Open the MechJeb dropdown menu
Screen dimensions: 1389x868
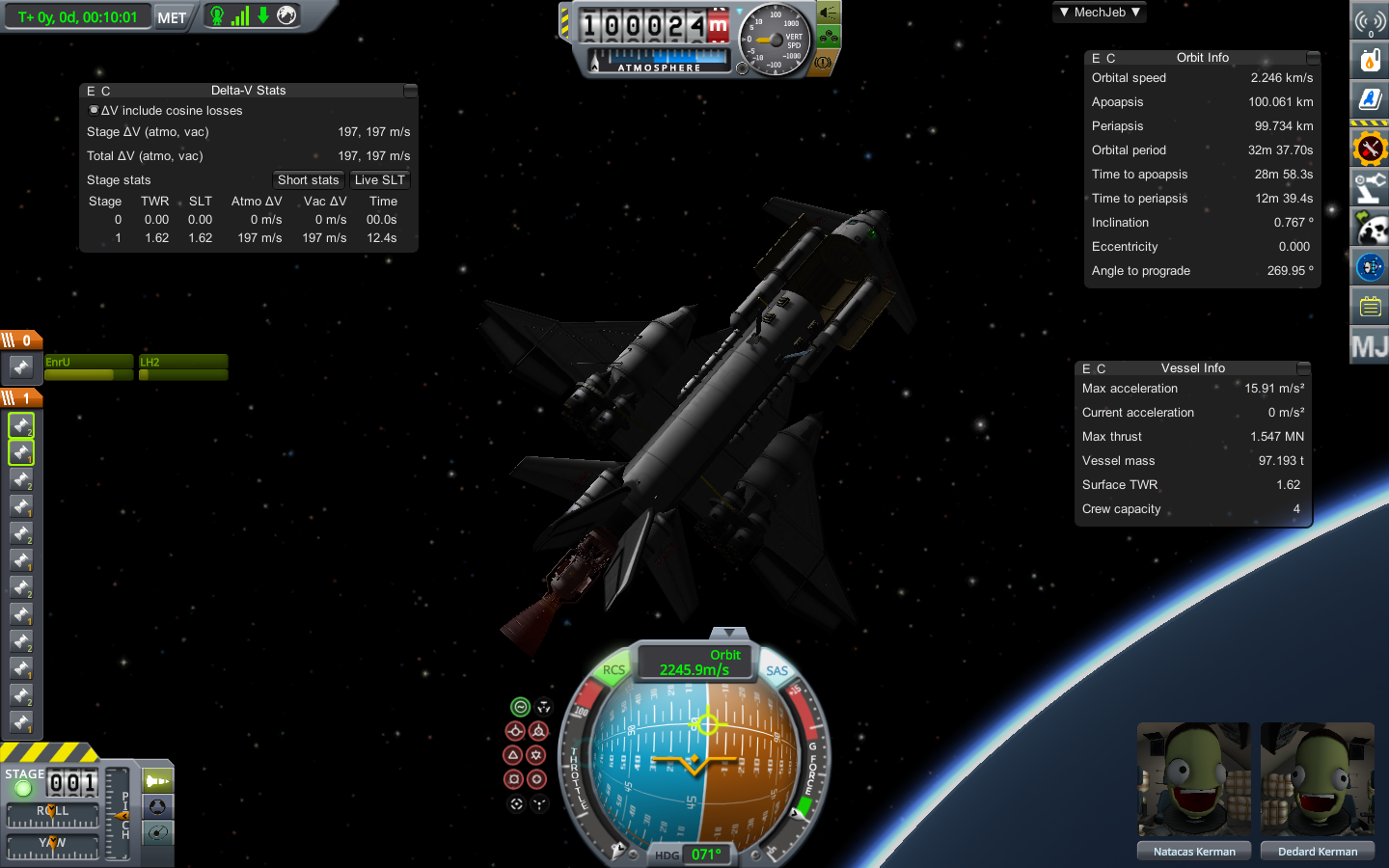(1100, 13)
